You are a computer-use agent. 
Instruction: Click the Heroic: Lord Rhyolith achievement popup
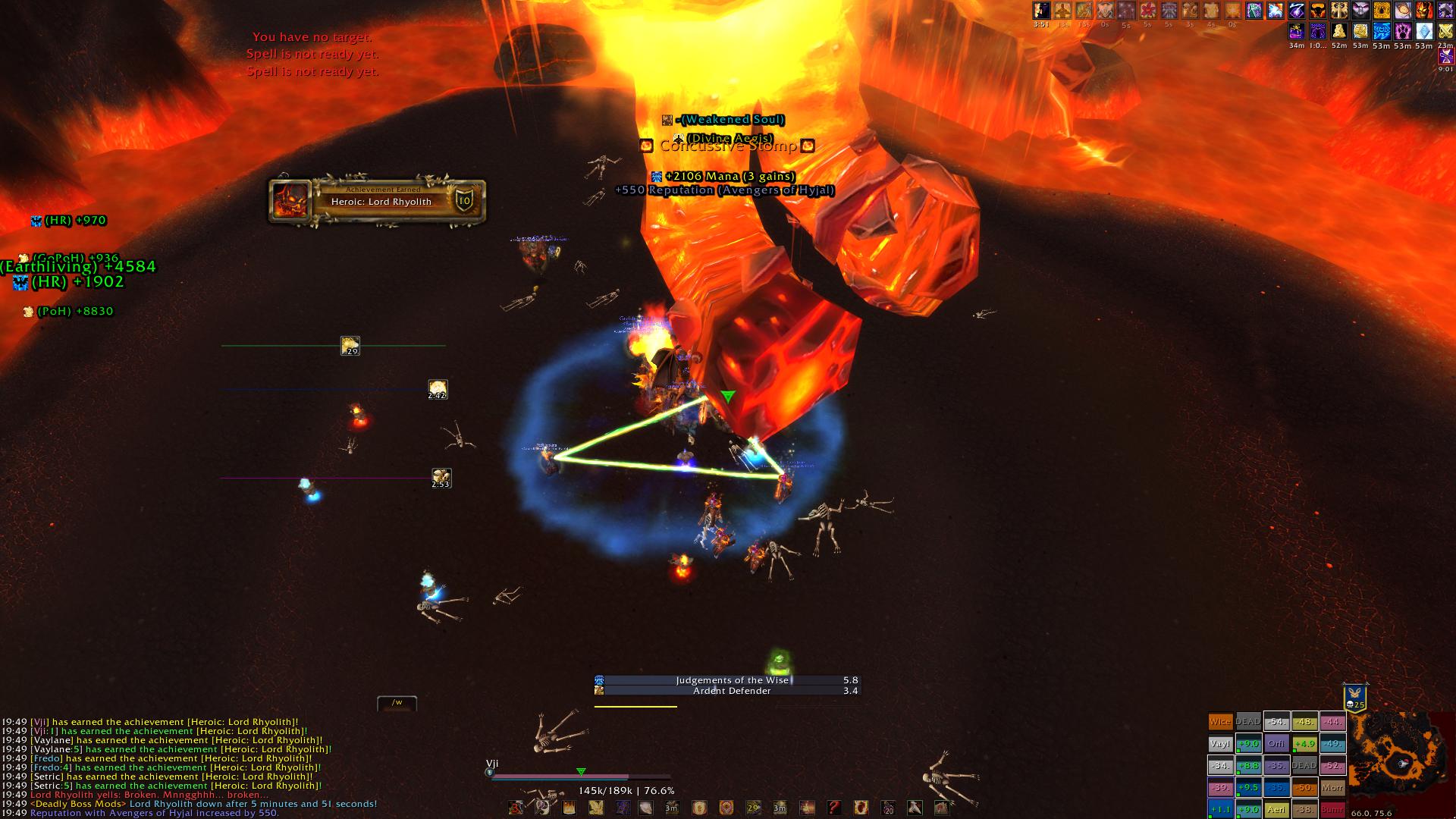[x=377, y=201]
